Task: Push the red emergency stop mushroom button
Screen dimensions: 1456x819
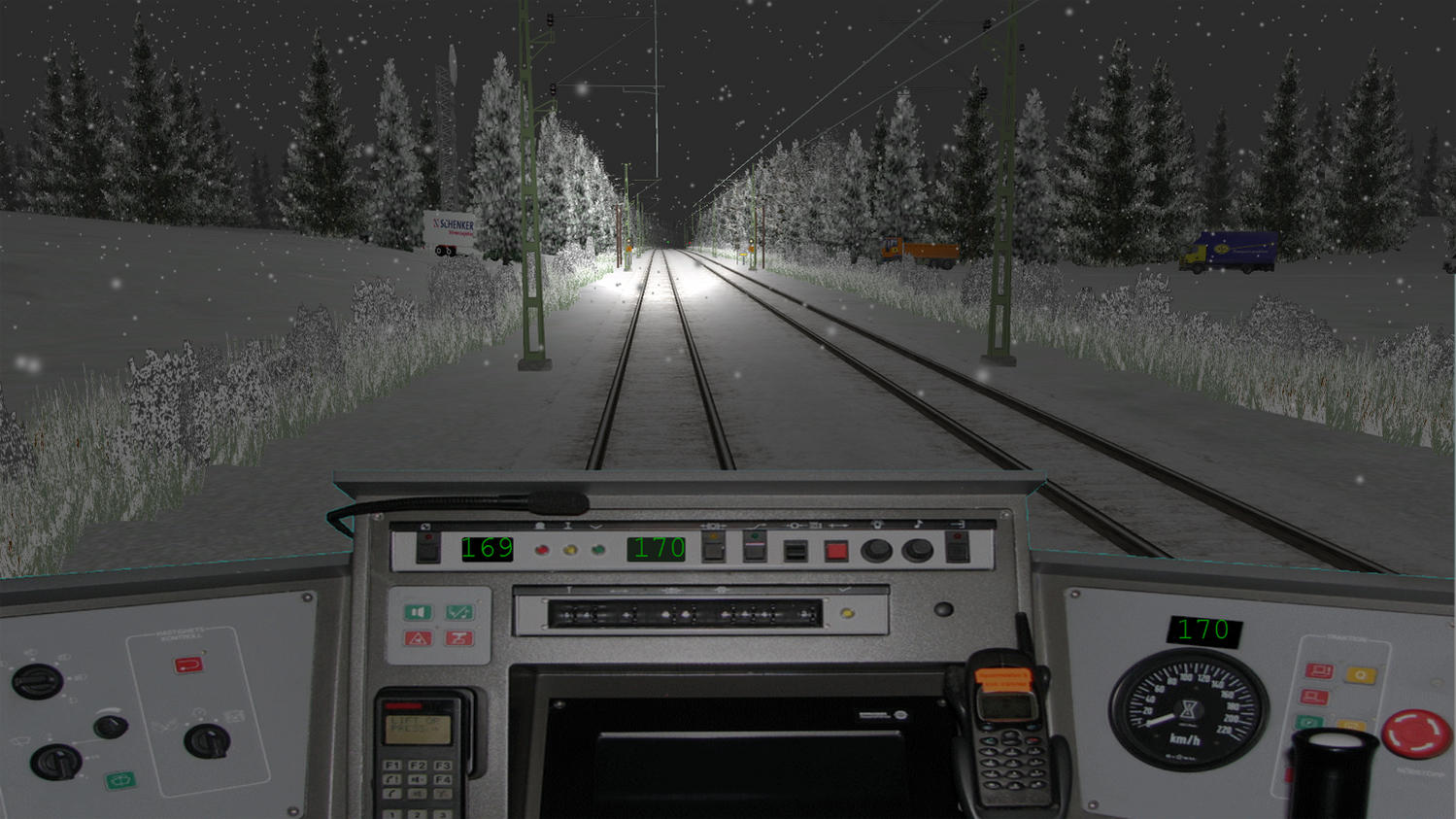Action: pyautogui.click(x=1414, y=734)
